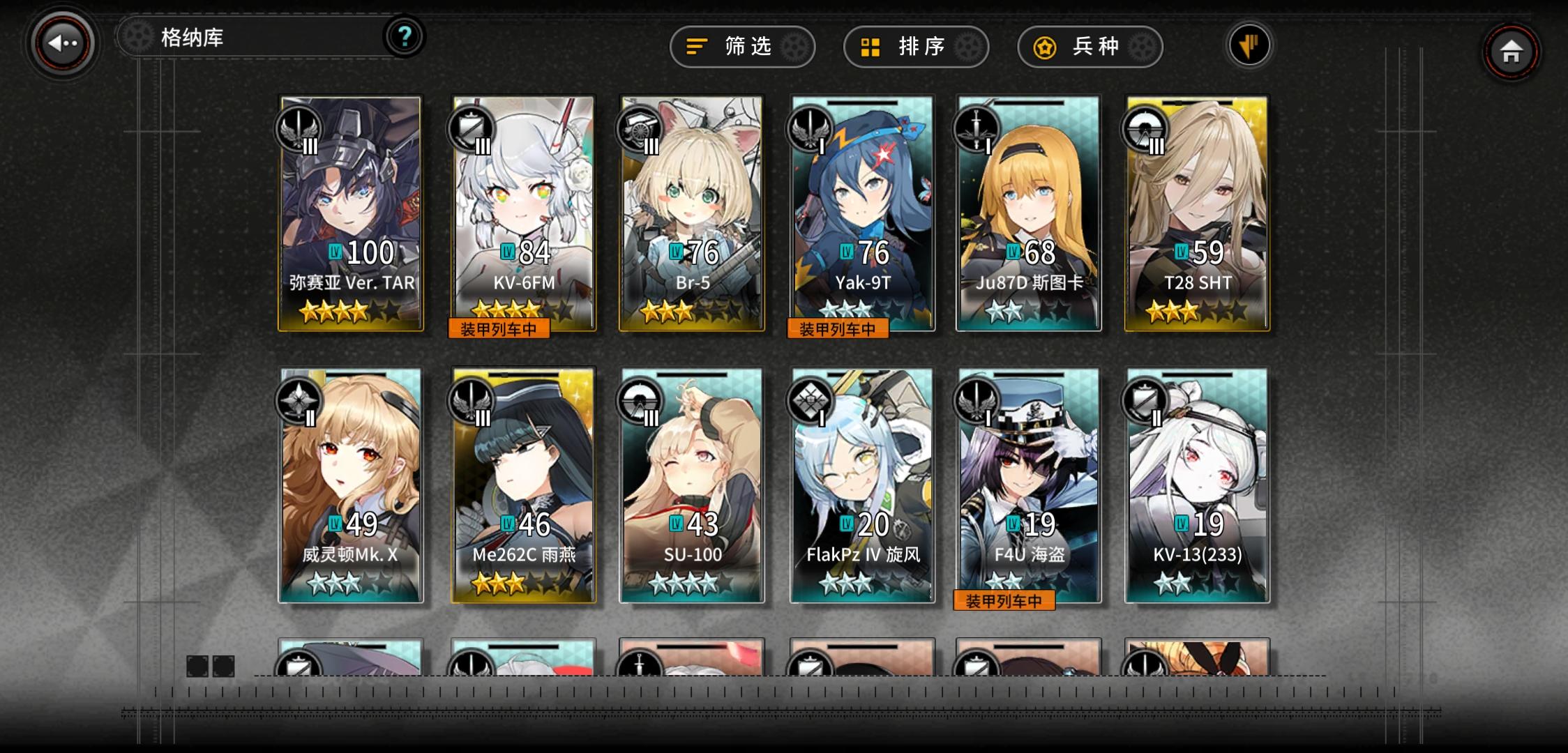The width and height of the screenshot is (1568, 753).
Task: Open the 排序 sorting menu
Action: coord(916,47)
